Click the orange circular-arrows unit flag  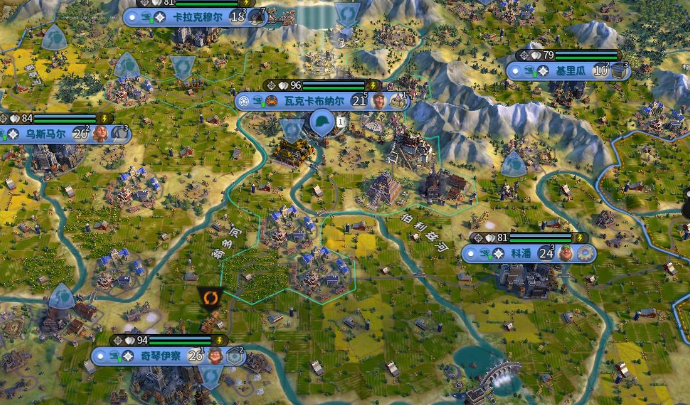tap(210, 298)
